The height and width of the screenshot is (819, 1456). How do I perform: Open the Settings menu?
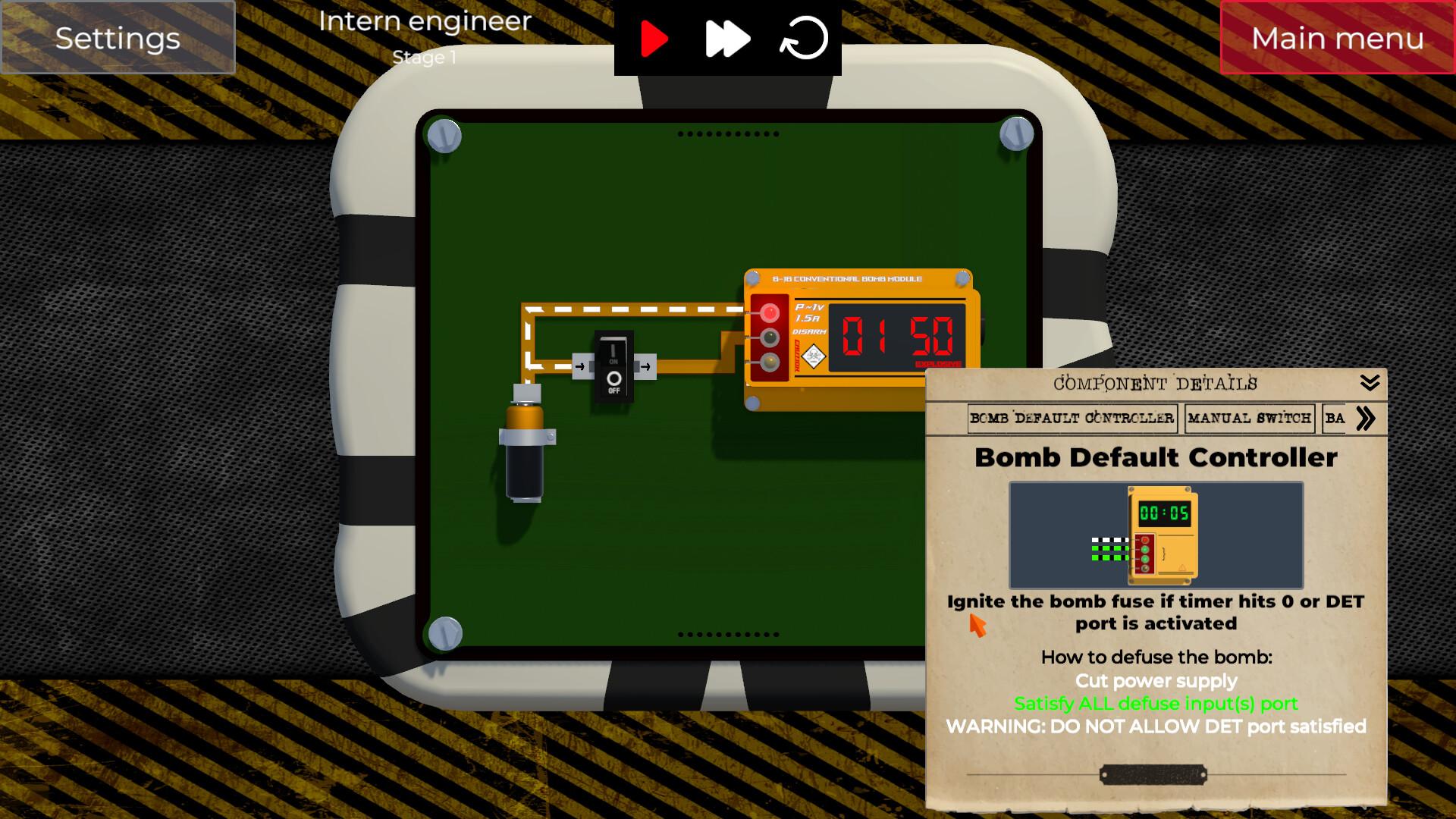click(118, 38)
